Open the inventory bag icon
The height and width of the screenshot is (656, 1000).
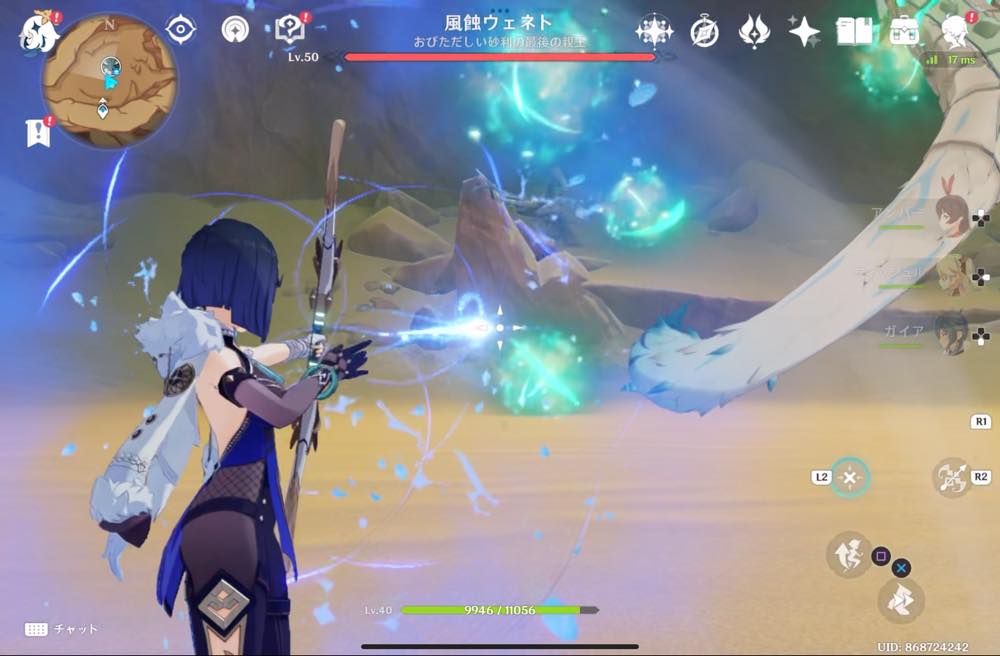pos(904,32)
